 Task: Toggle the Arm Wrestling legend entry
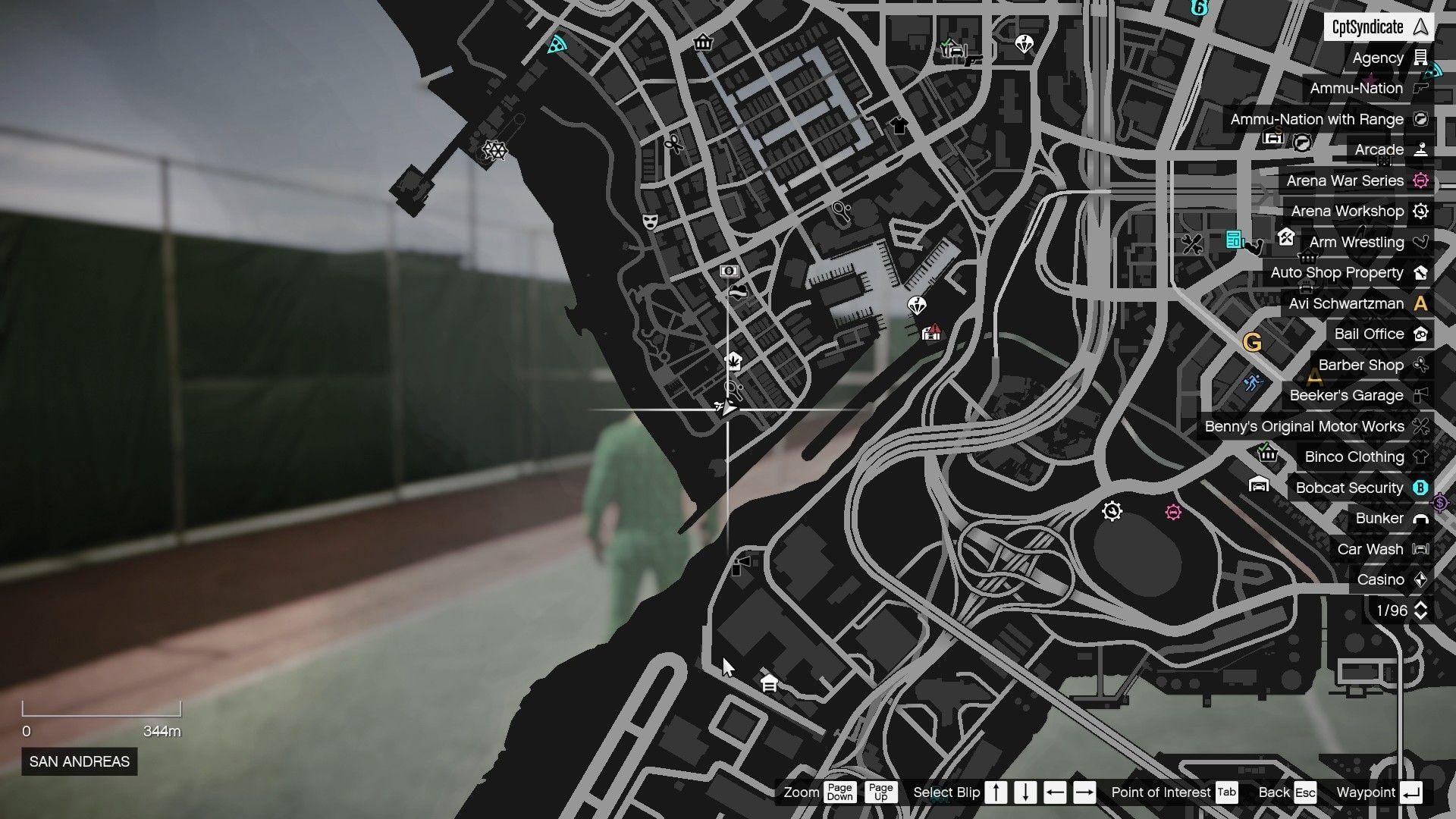tap(1357, 242)
